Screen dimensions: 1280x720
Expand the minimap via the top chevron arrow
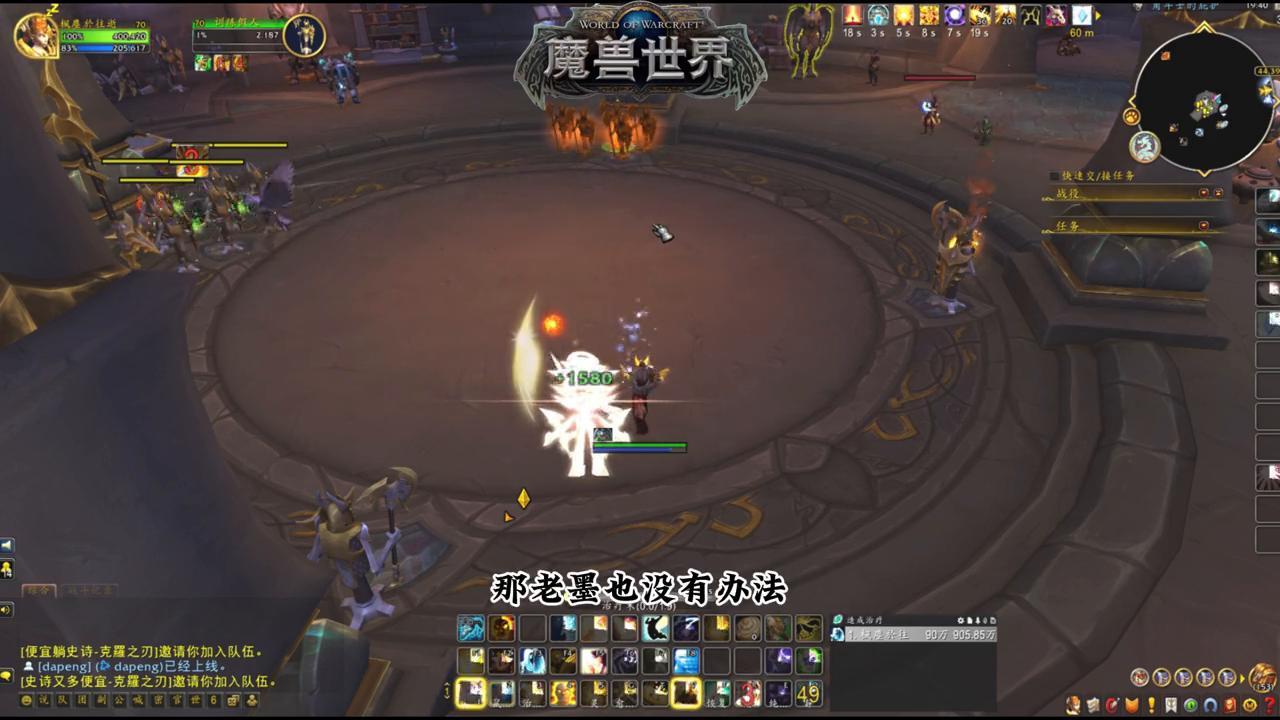tap(1203, 27)
